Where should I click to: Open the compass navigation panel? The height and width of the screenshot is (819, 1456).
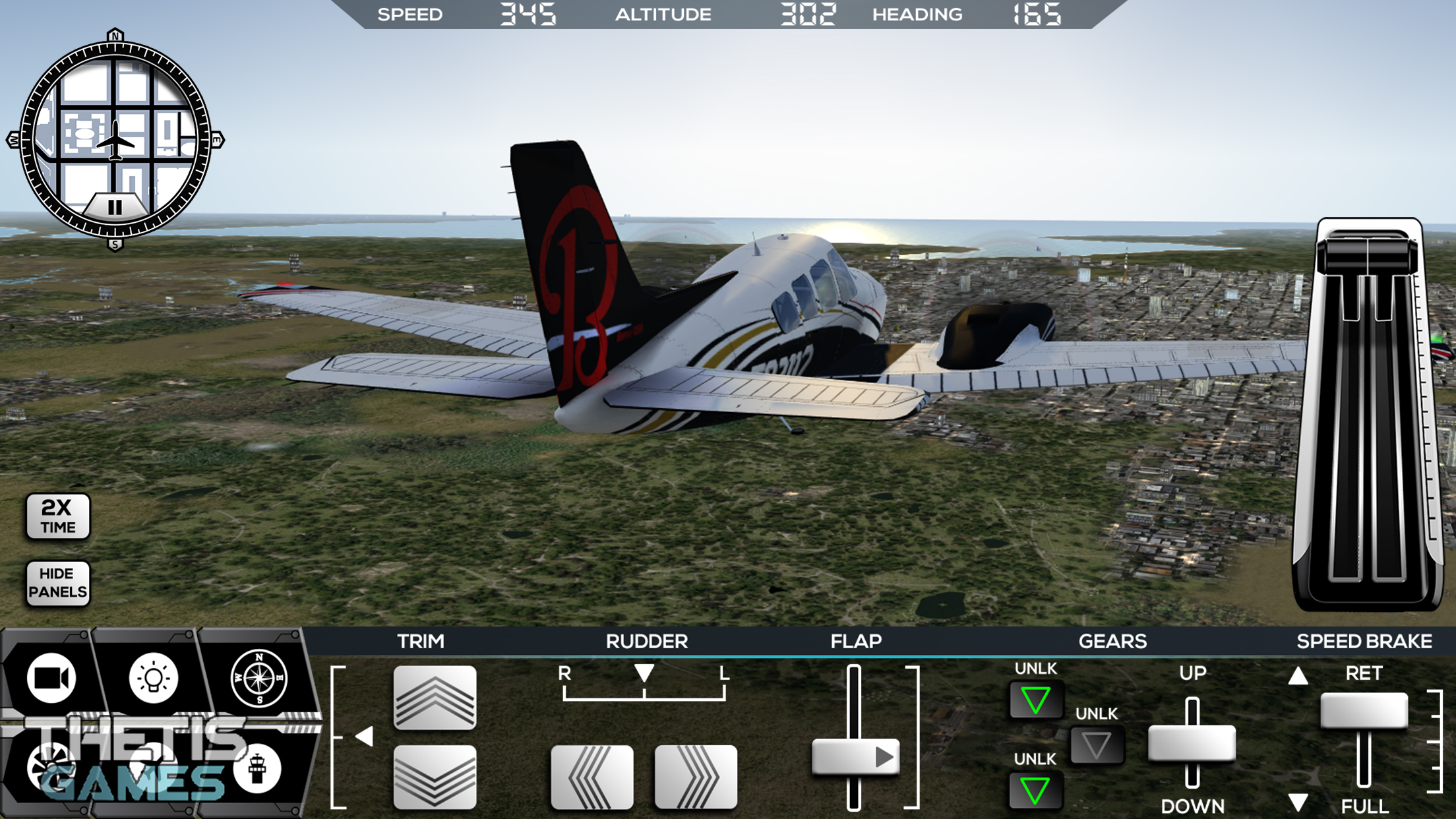tap(259, 678)
